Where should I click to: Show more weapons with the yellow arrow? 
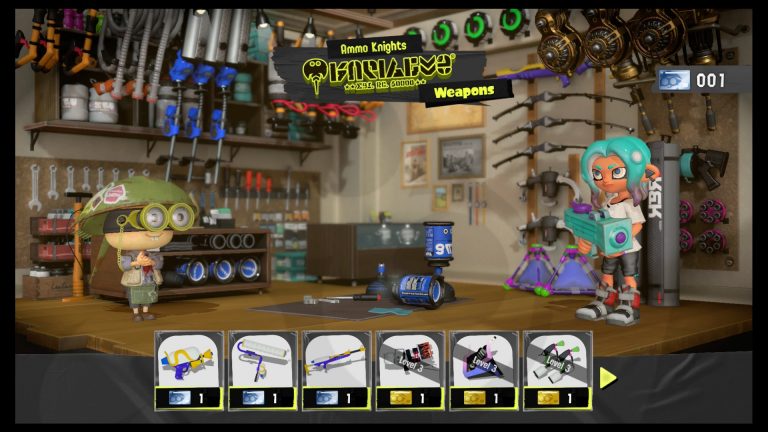tap(607, 377)
